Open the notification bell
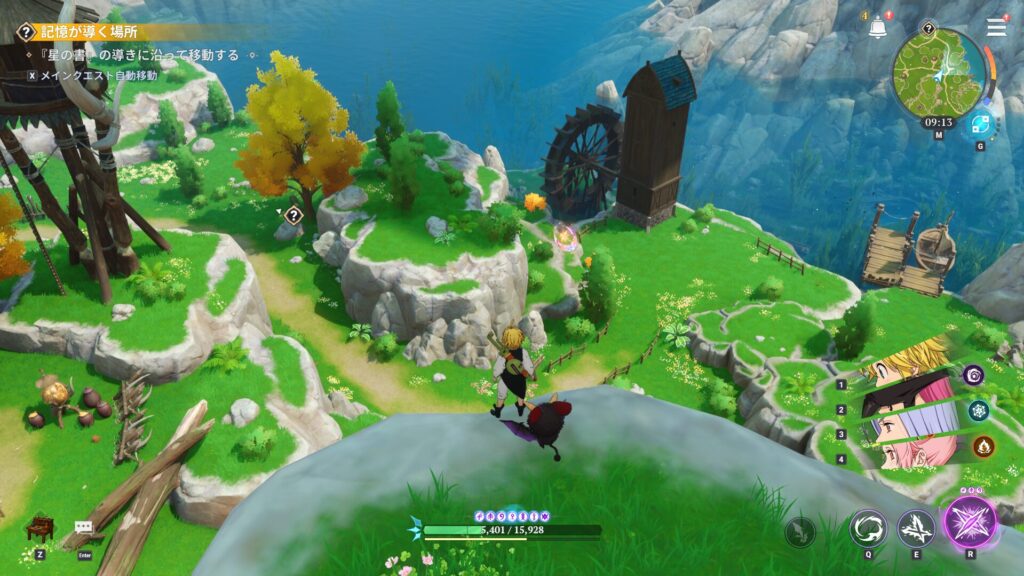This screenshot has width=1024, height=576. pyautogui.click(x=878, y=28)
